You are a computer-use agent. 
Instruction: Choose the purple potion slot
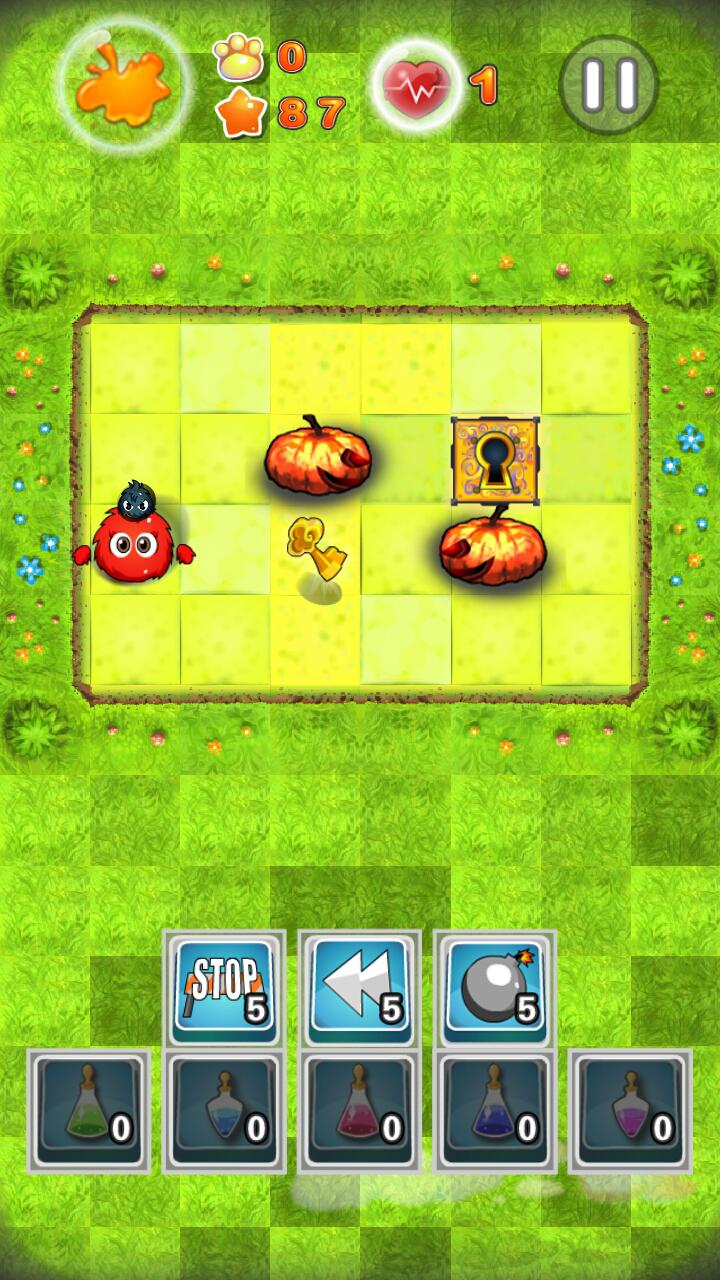click(630, 1110)
